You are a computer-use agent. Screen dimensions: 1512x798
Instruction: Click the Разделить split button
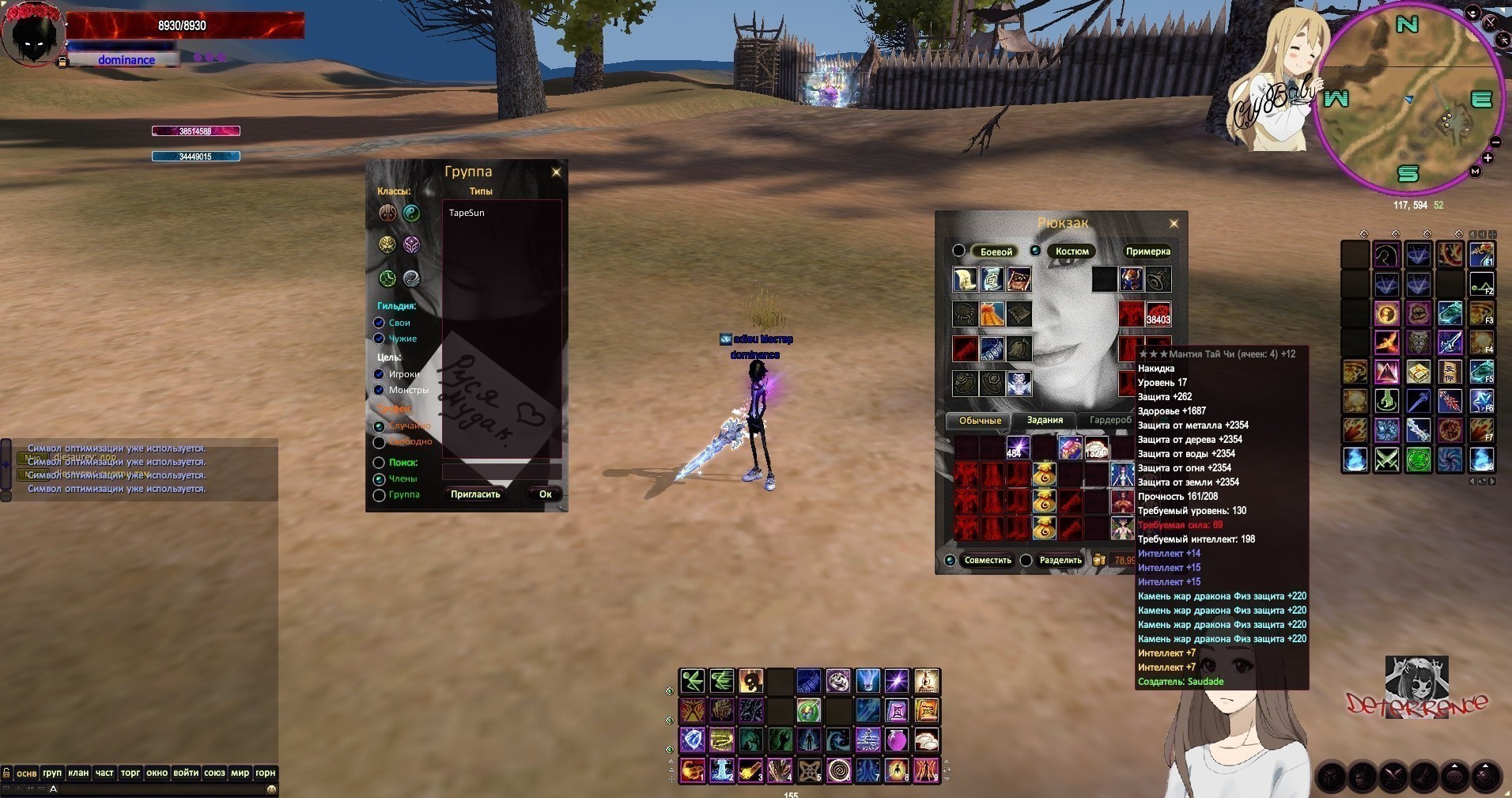tap(1060, 560)
